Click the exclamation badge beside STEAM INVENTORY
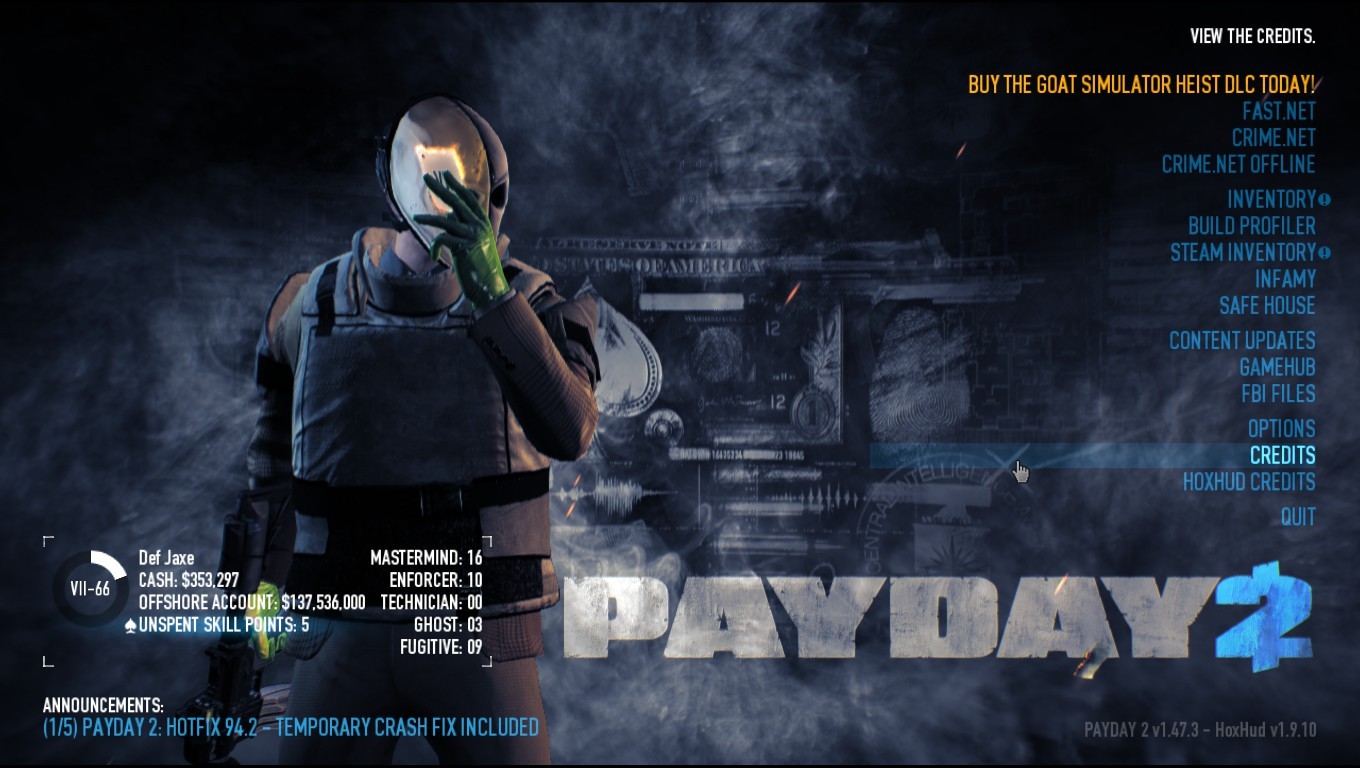The image size is (1360, 768). click(1324, 252)
